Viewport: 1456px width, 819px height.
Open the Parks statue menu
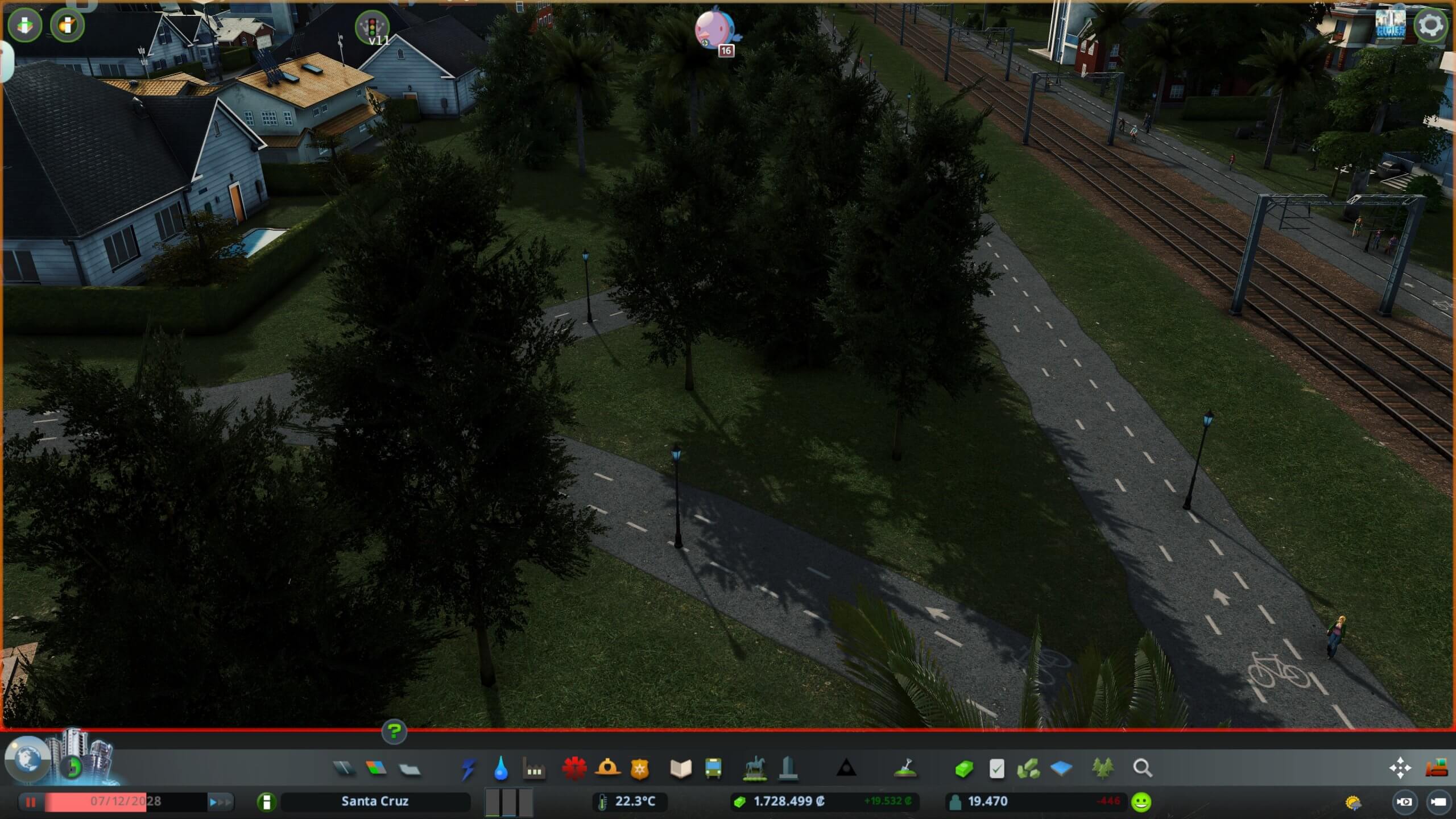point(754,769)
